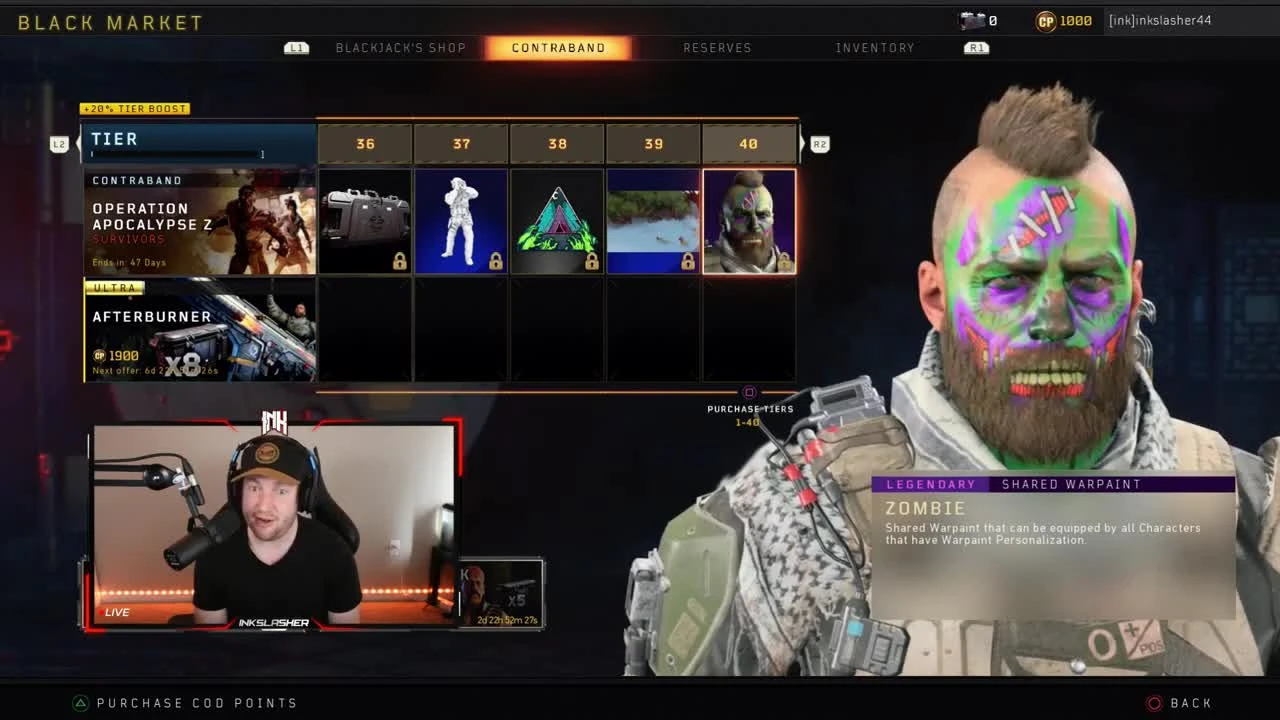1280x720 pixels.
Task: Select the tier 40 Zombie warpaint icon
Action: [x=749, y=220]
